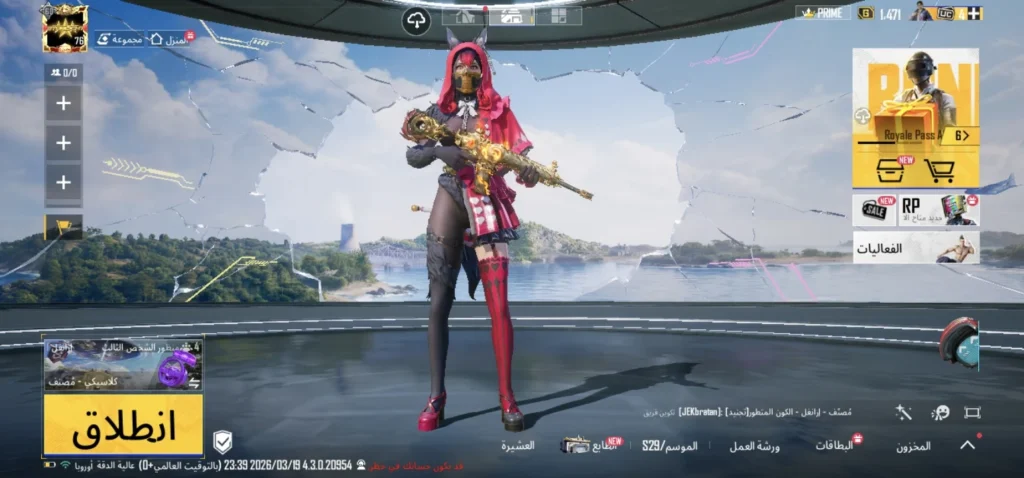
Task: Open the supply crate icon
Action: pyautogui.click(x=886, y=170)
